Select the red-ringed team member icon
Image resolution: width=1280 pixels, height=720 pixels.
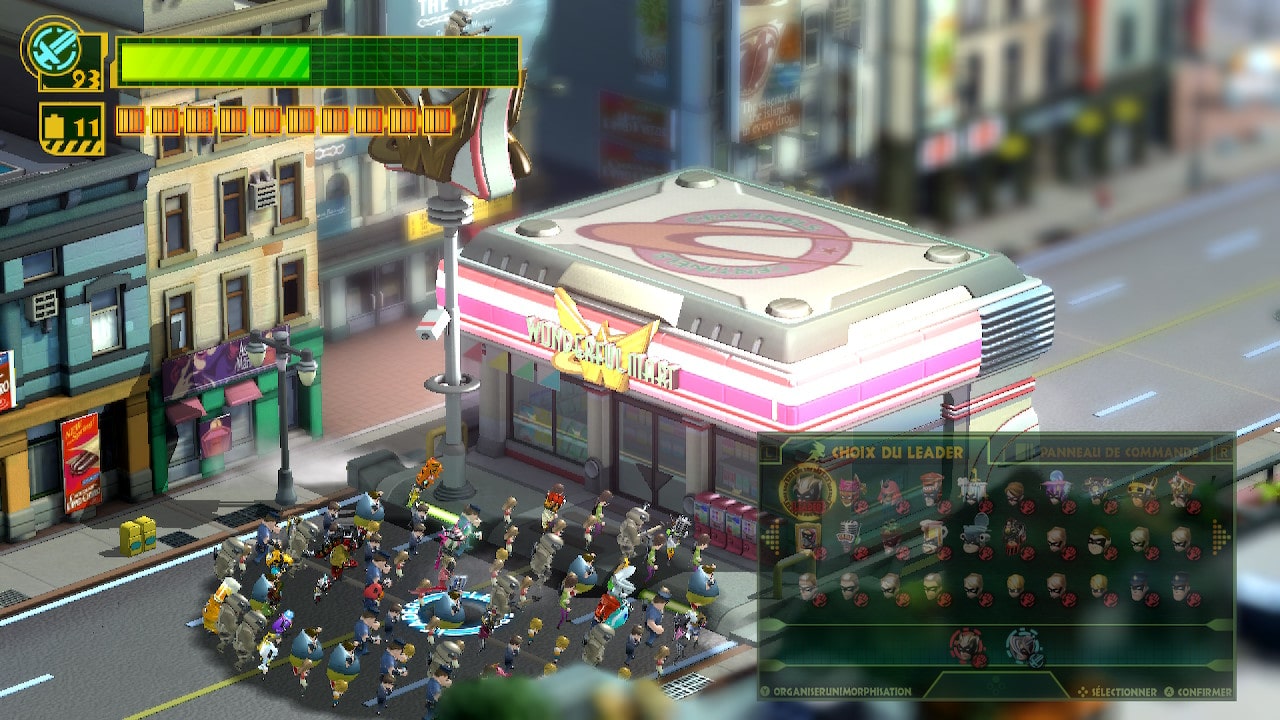pyautogui.click(x=967, y=645)
